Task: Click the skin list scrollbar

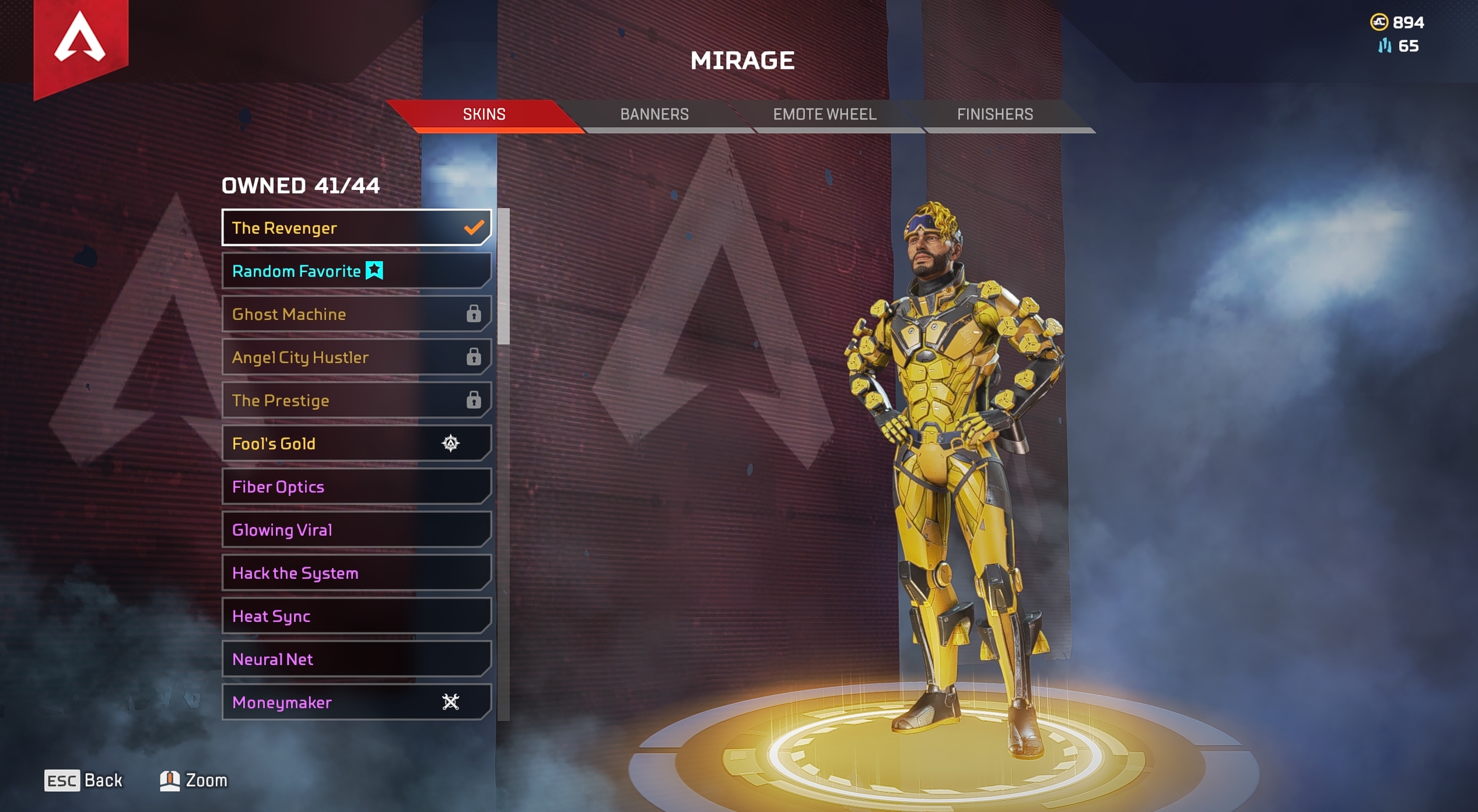Action: click(503, 277)
